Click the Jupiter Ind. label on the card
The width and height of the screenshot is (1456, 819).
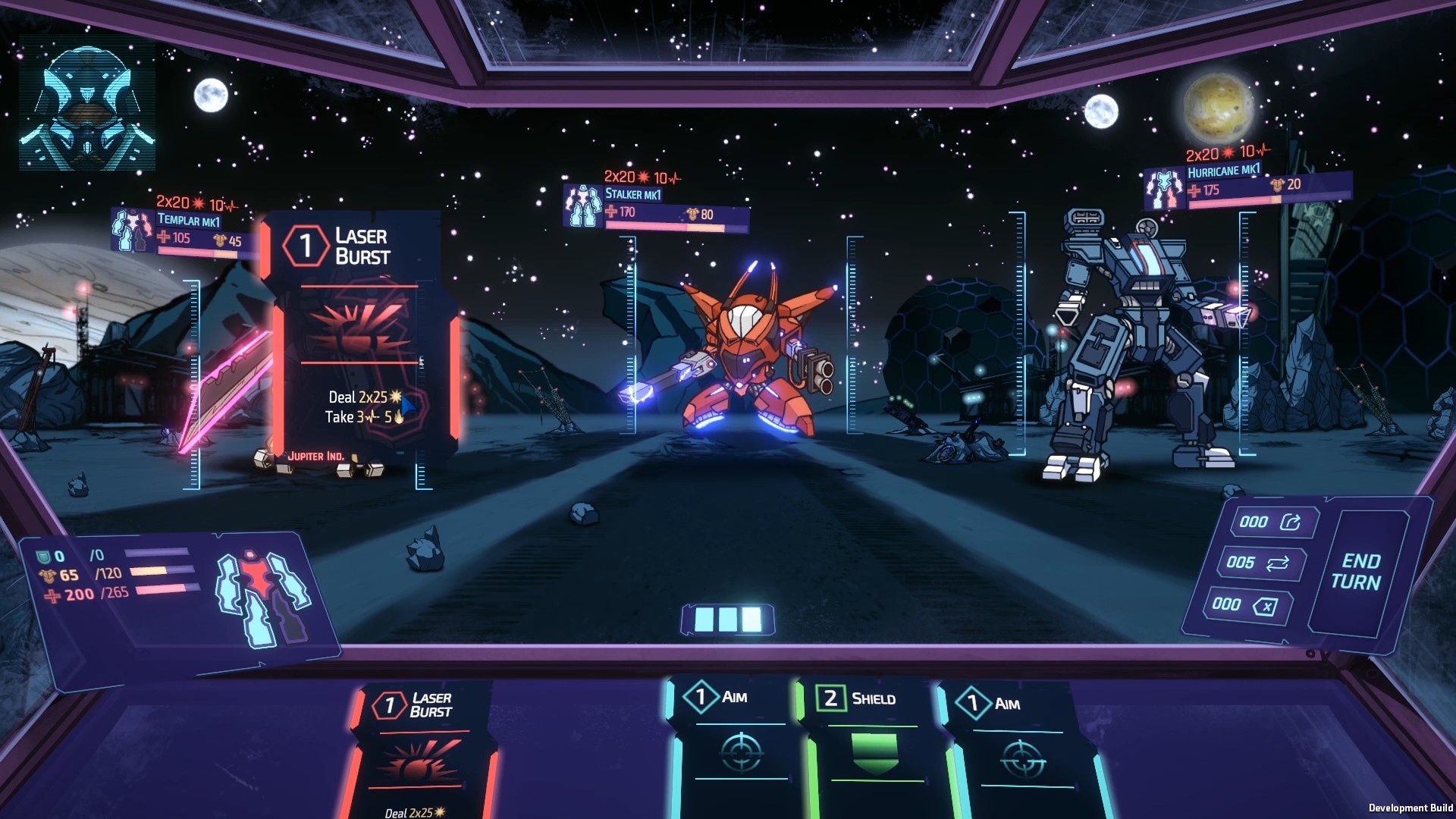(x=316, y=455)
